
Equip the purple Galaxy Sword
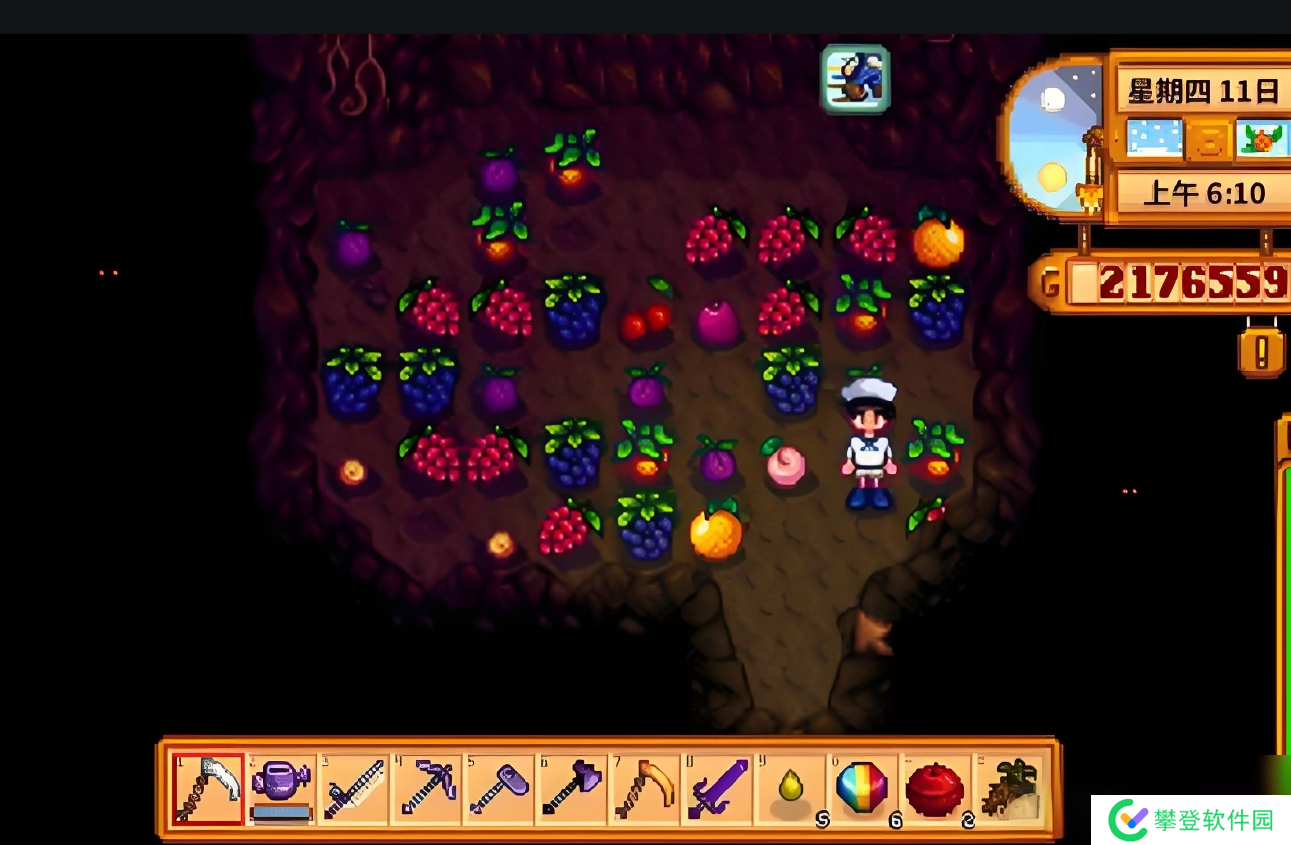pyautogui.click(x=718, y=788)
